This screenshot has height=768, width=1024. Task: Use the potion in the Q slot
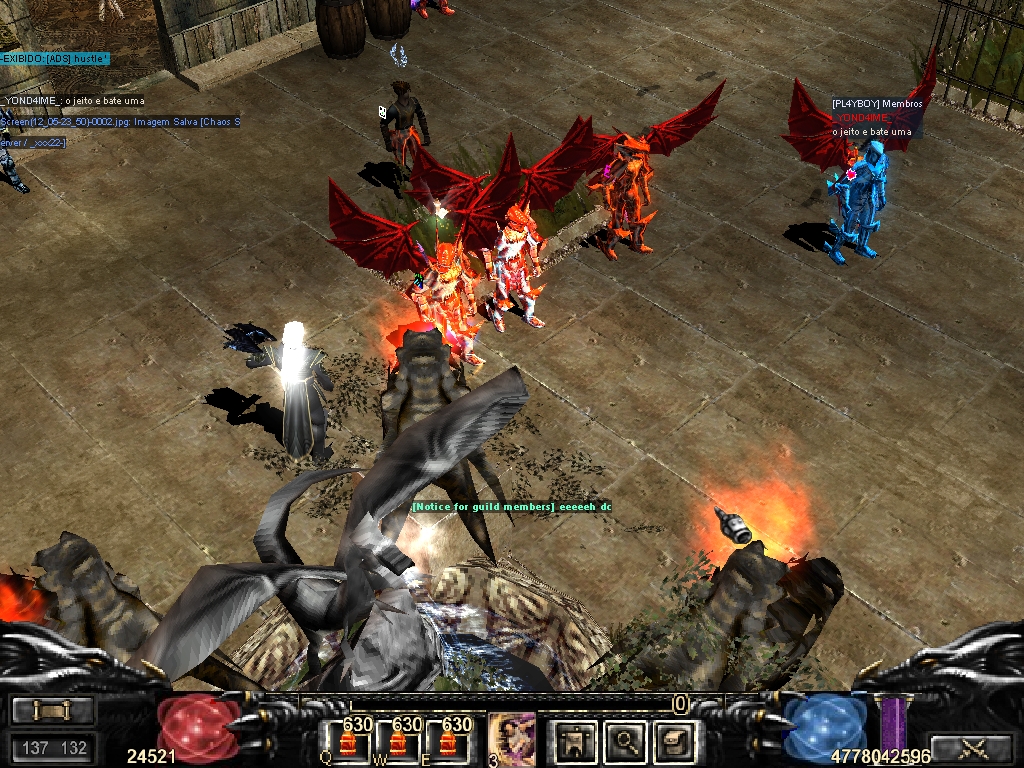pyautogui.click(x=349, y=743)
